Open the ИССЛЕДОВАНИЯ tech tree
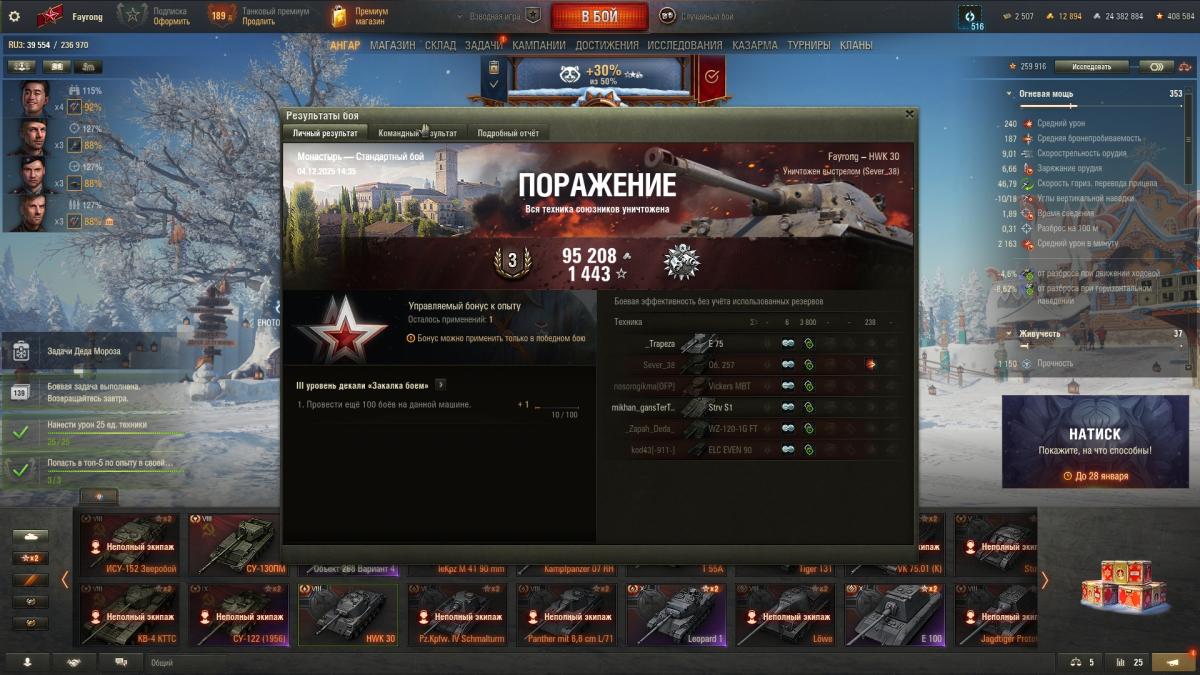The image size is (1200, 675). (x=684, y=45)
